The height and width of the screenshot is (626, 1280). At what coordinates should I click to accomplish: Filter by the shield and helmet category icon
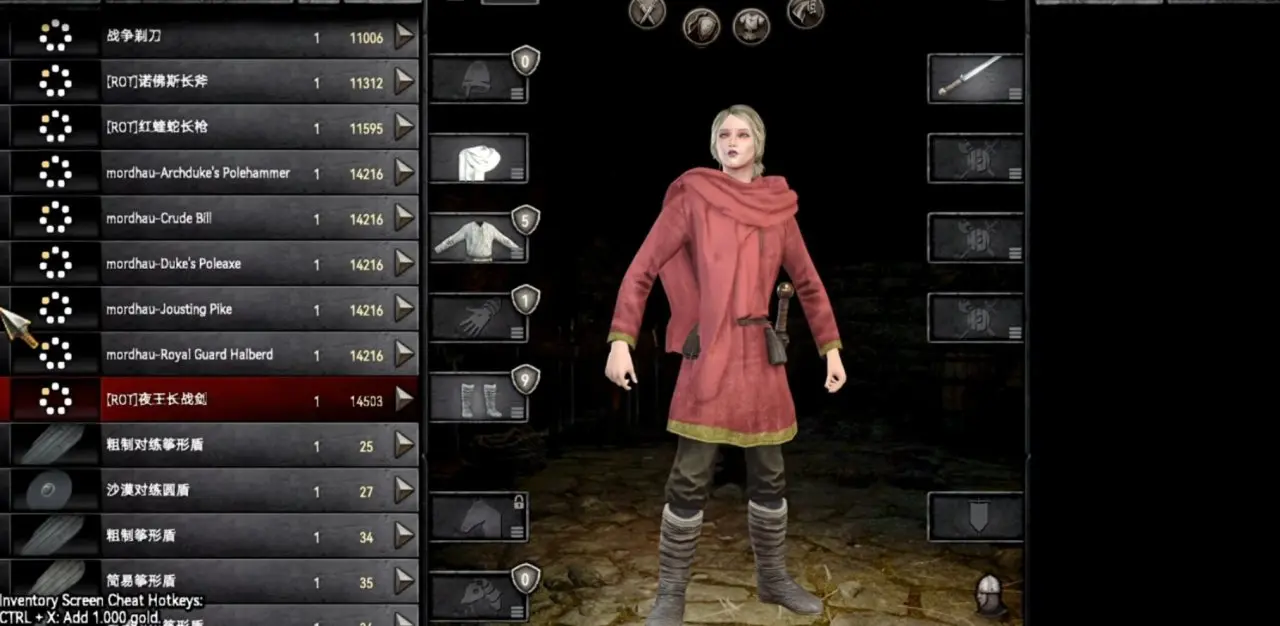point(701,25)
